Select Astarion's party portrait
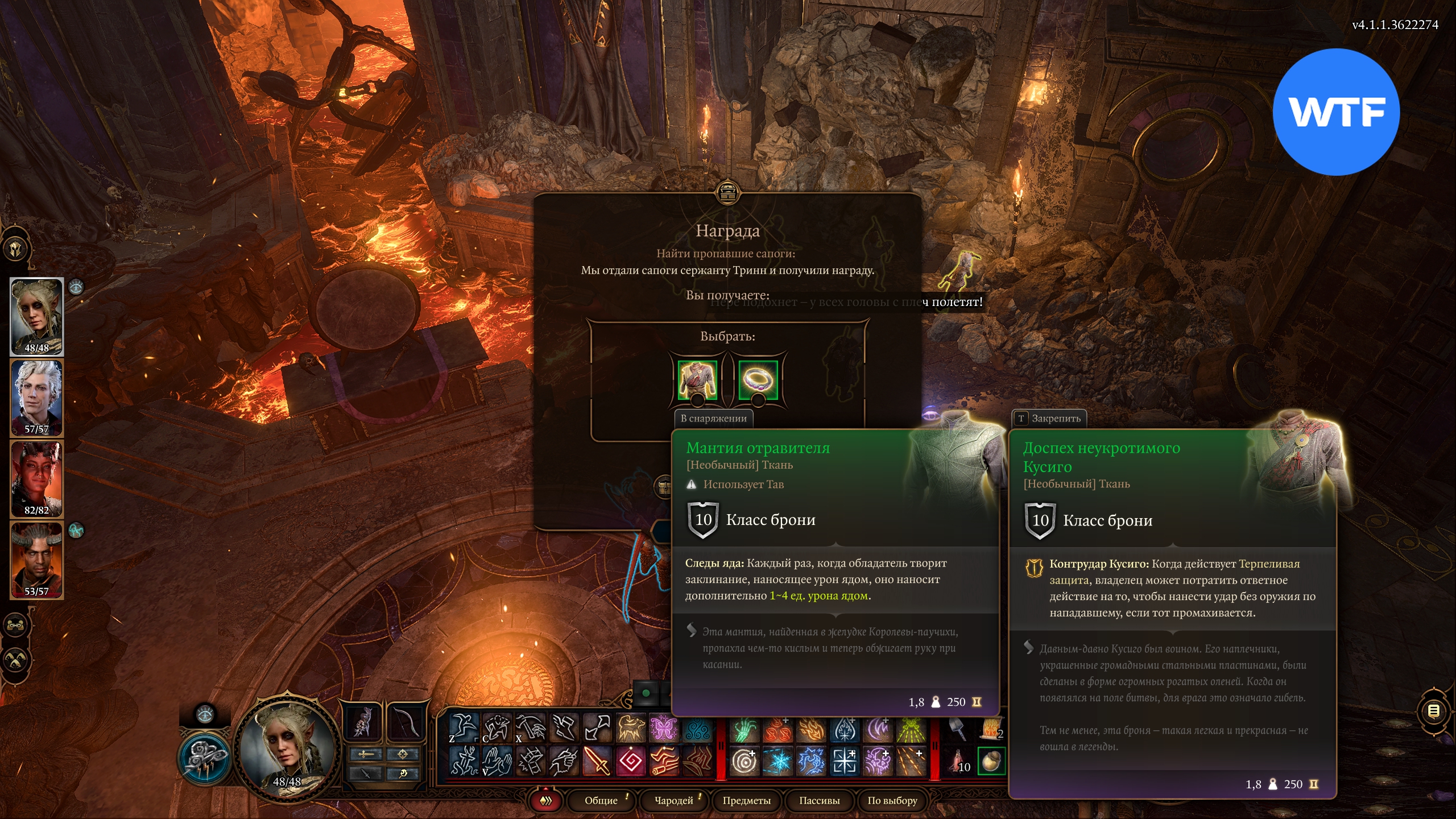 tap(37, 397)
